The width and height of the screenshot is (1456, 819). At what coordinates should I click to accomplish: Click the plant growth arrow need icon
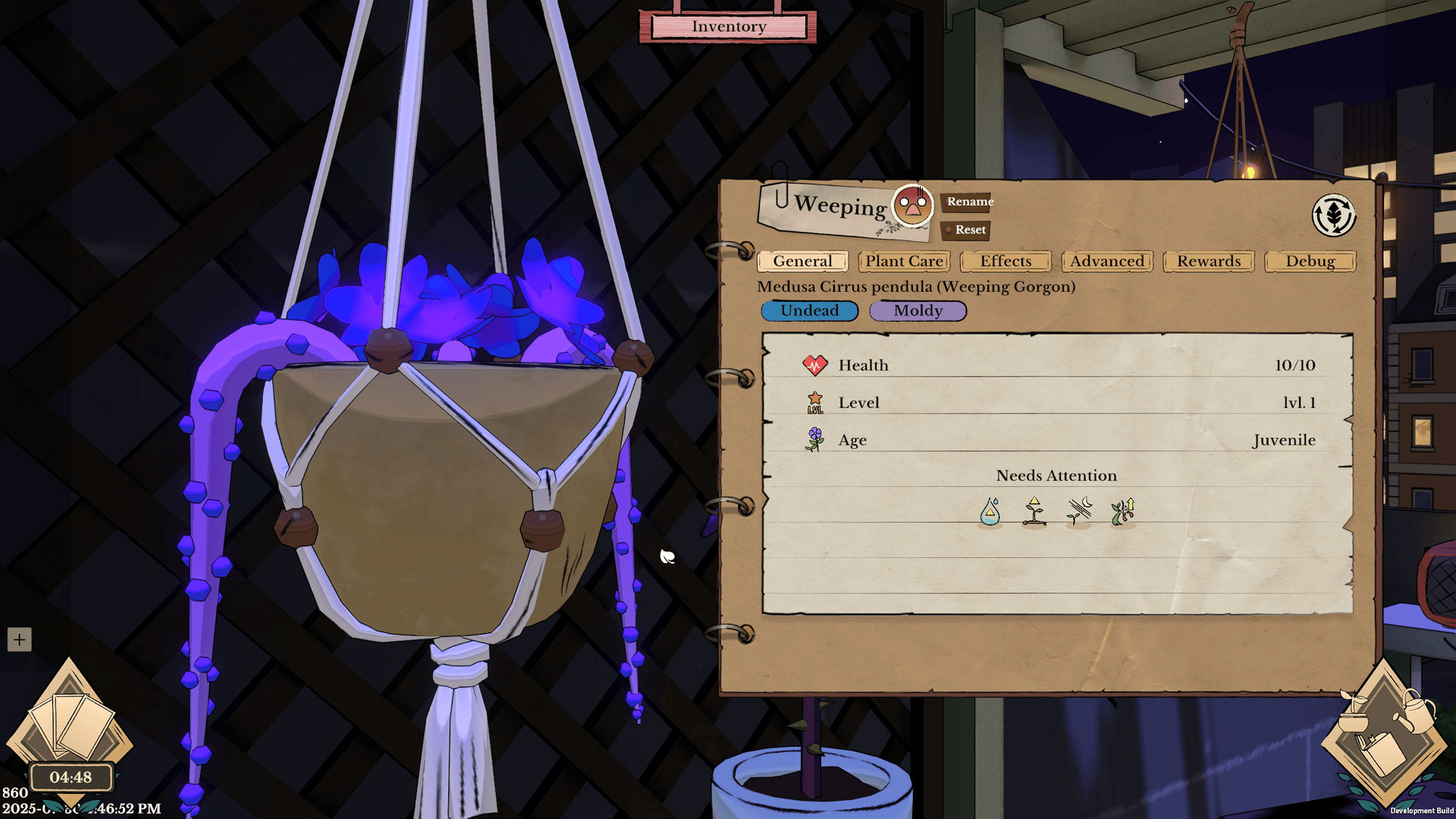(1123, 512)
